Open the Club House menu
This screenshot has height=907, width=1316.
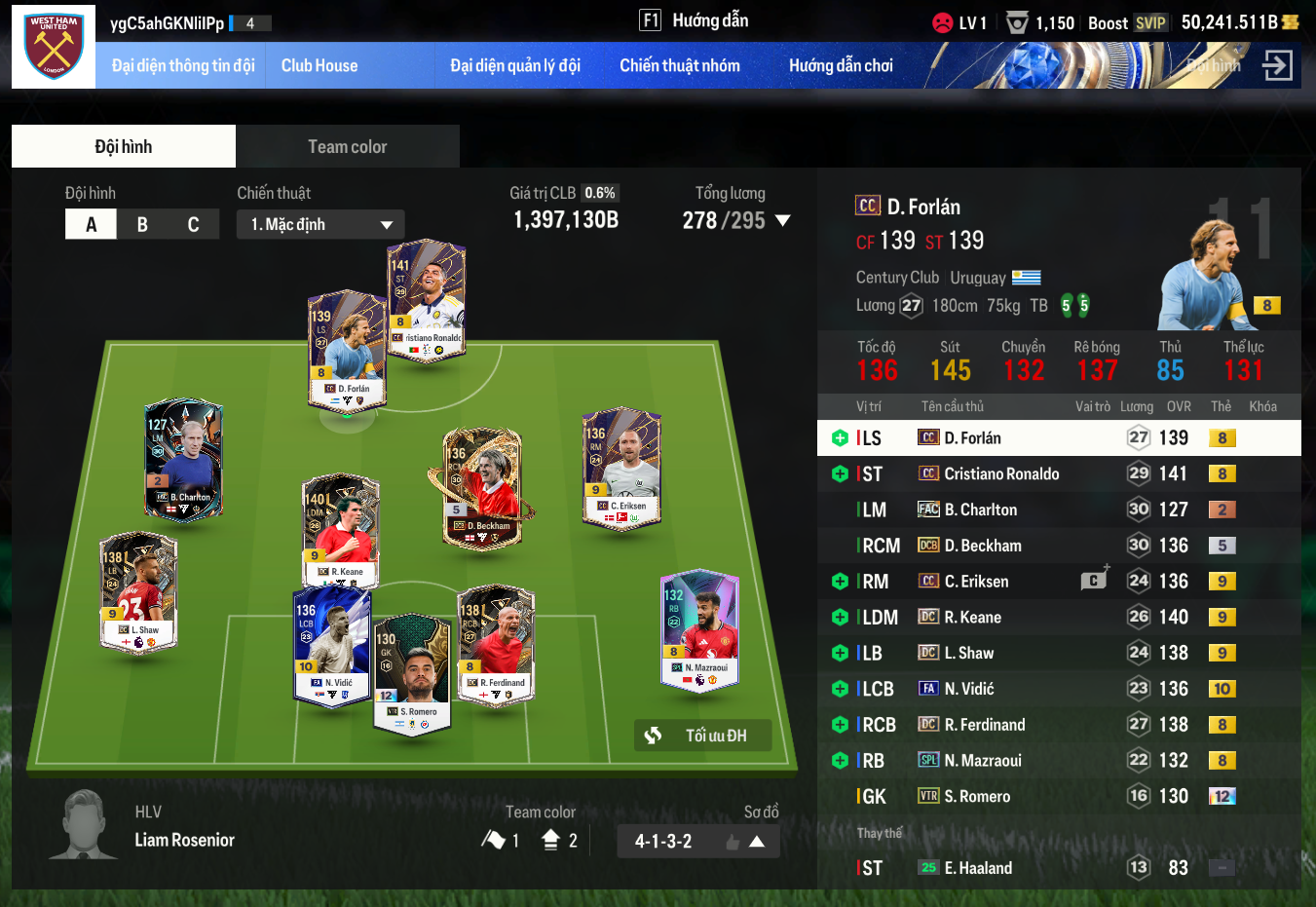pos(320,65)
